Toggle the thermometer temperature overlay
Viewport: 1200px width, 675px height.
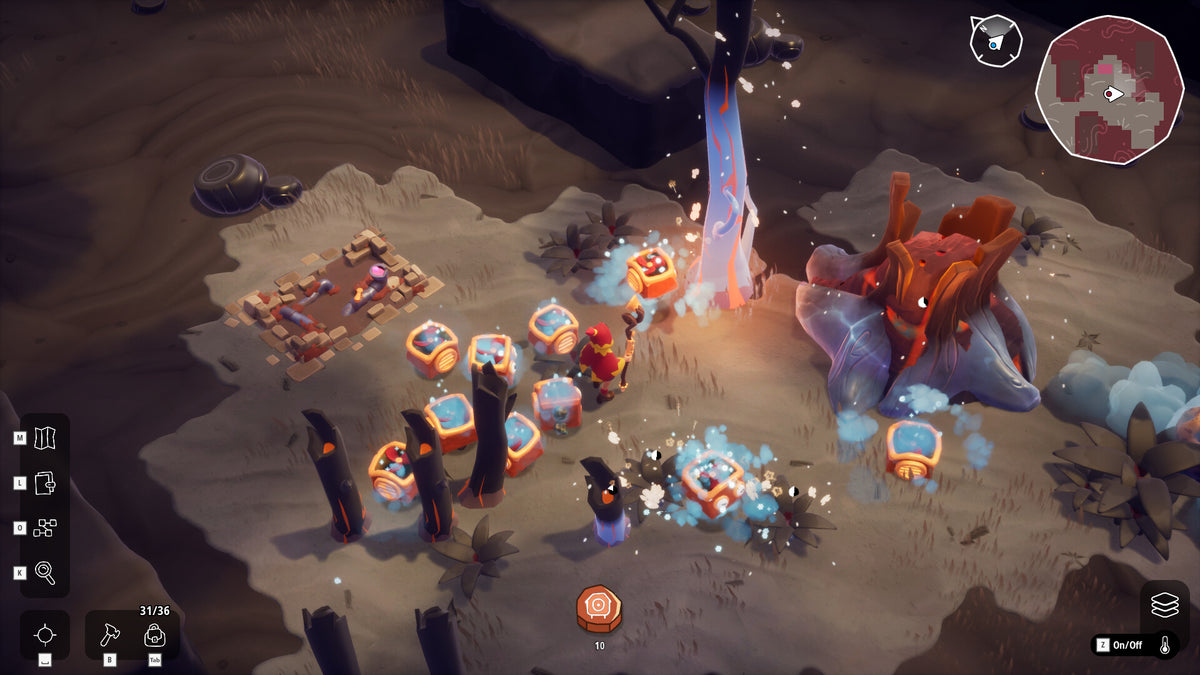pos(1165,645)
